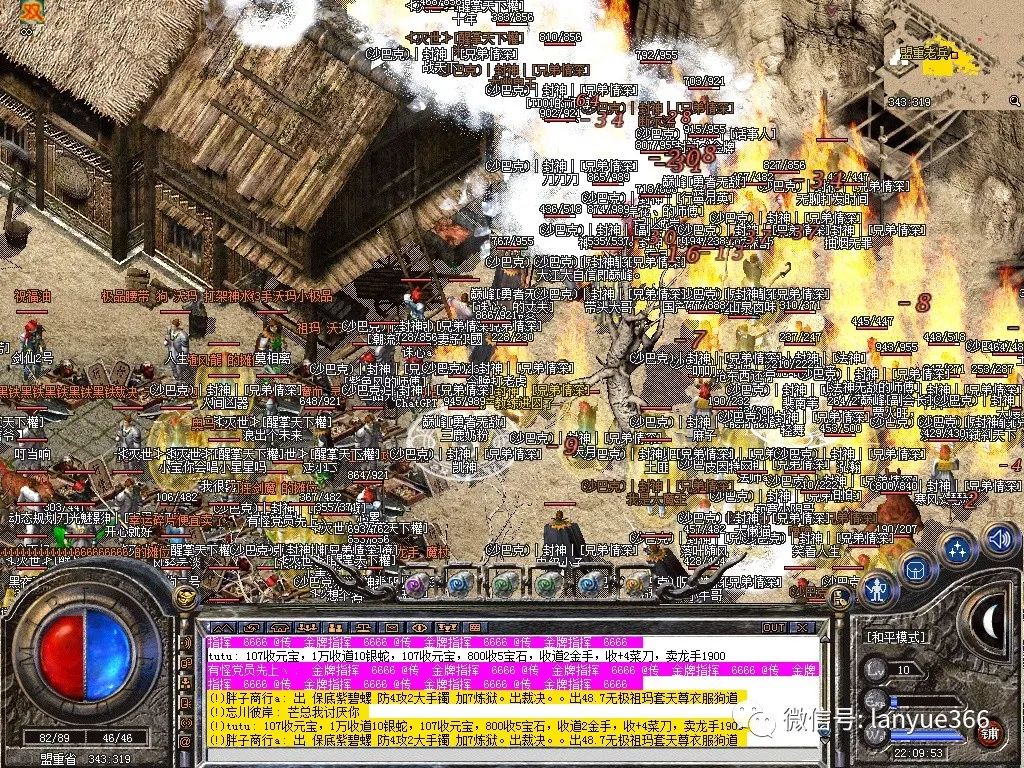Toggle the sound speaker button
1024x768 pixels.
point(998,539)
